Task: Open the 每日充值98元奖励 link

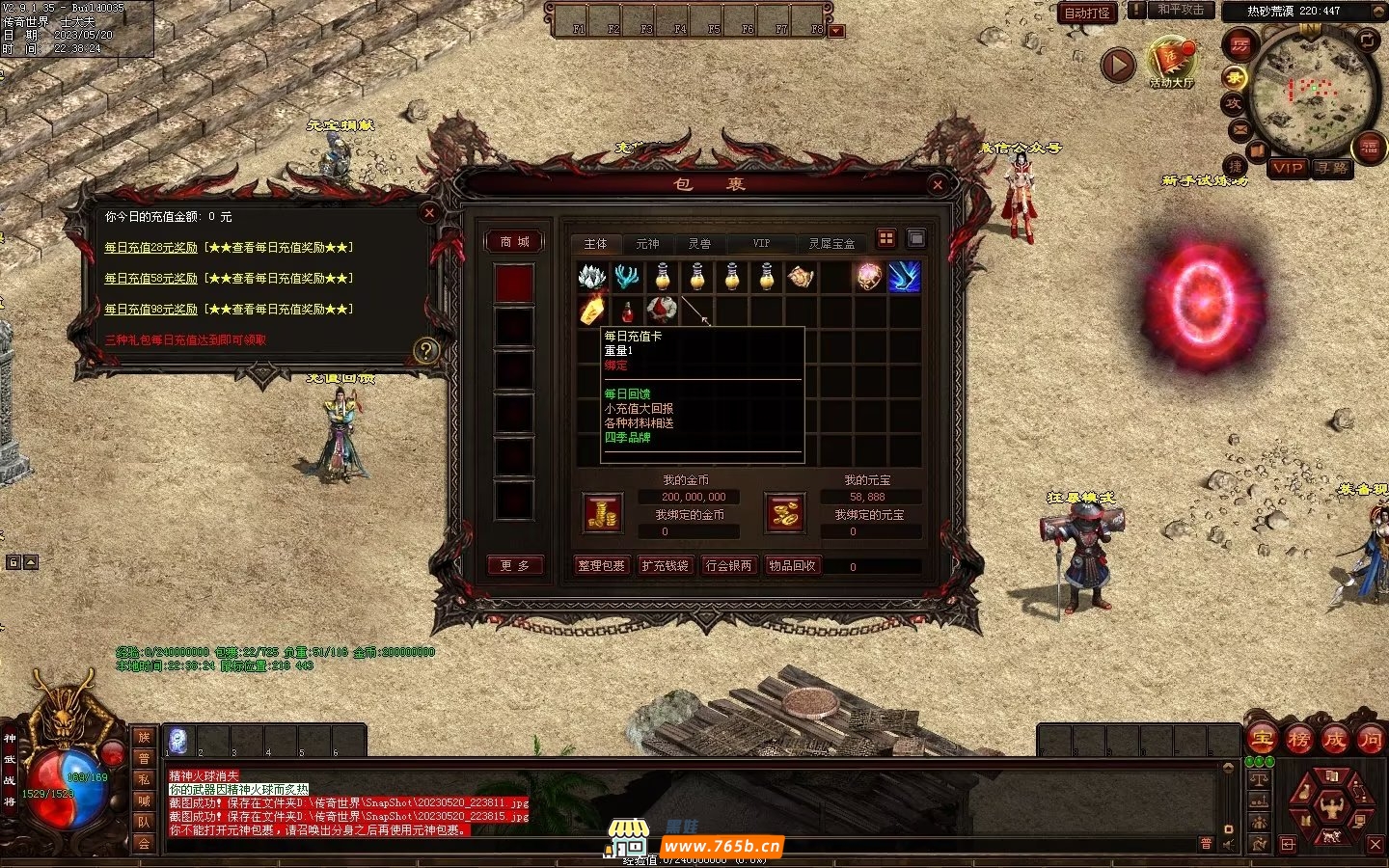Action: pos(150,310)
